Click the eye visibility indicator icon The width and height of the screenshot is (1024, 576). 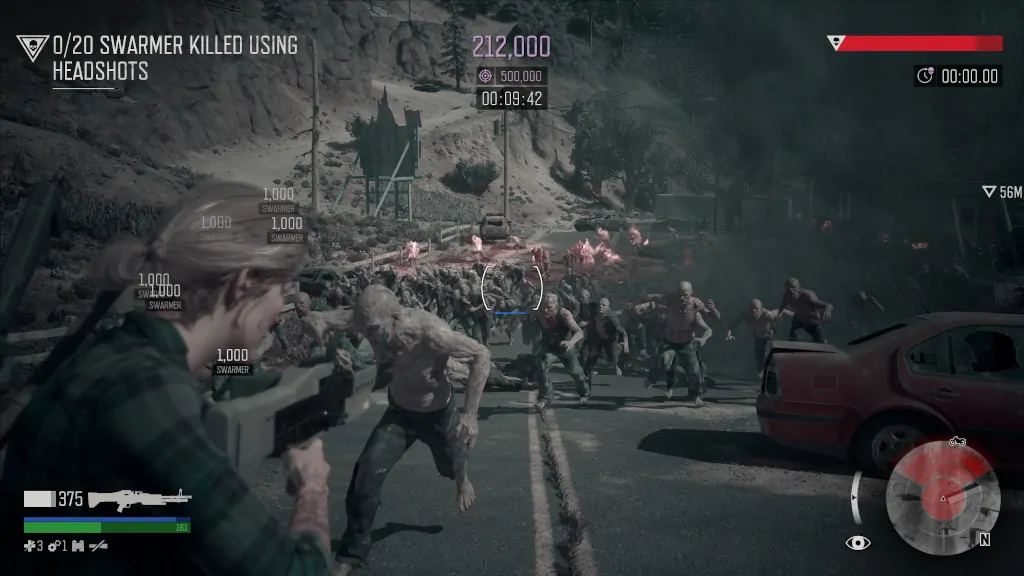[x=857, y=542]
